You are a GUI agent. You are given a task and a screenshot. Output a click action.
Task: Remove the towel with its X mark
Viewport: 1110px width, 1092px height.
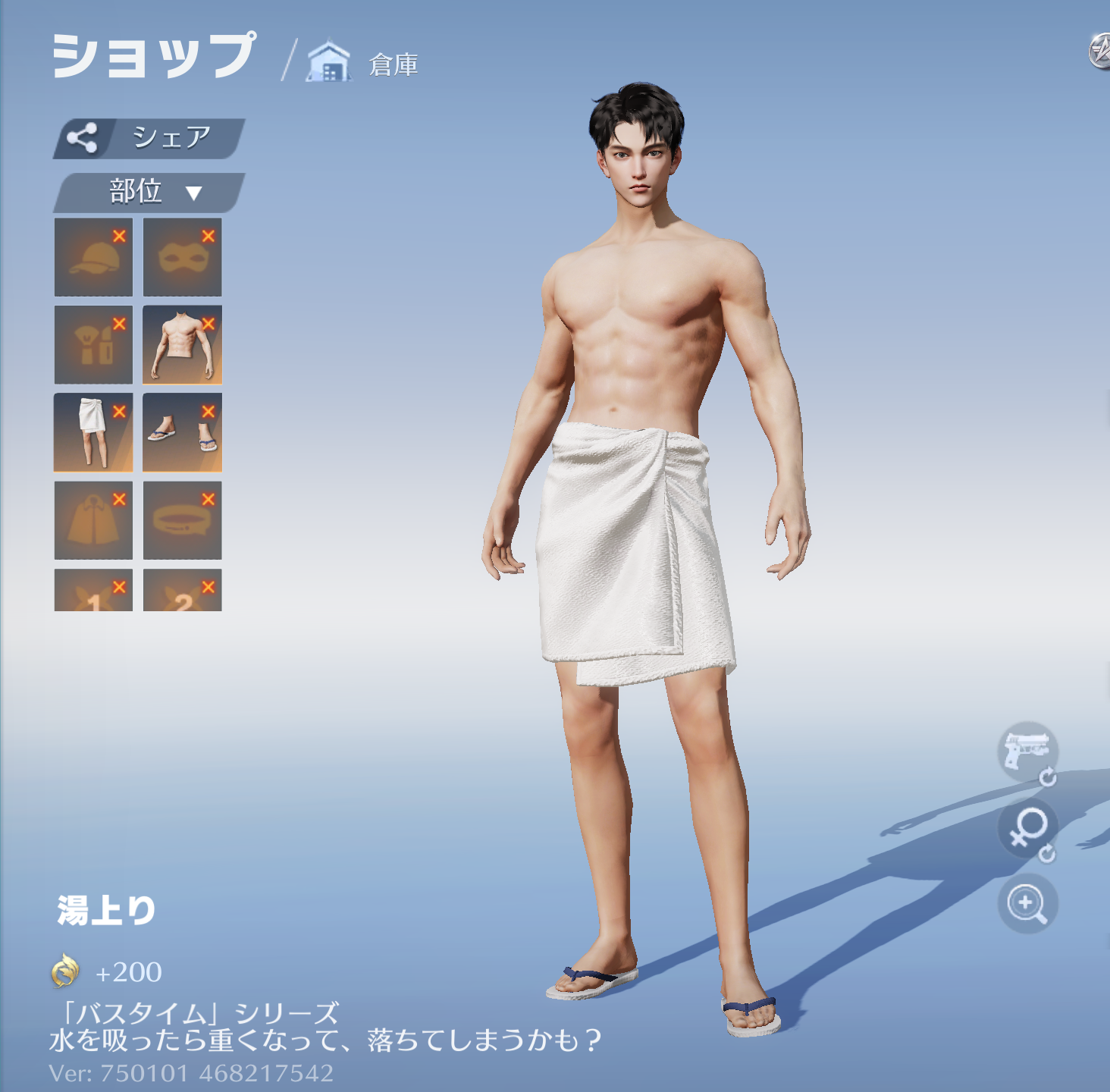[119, 412]
